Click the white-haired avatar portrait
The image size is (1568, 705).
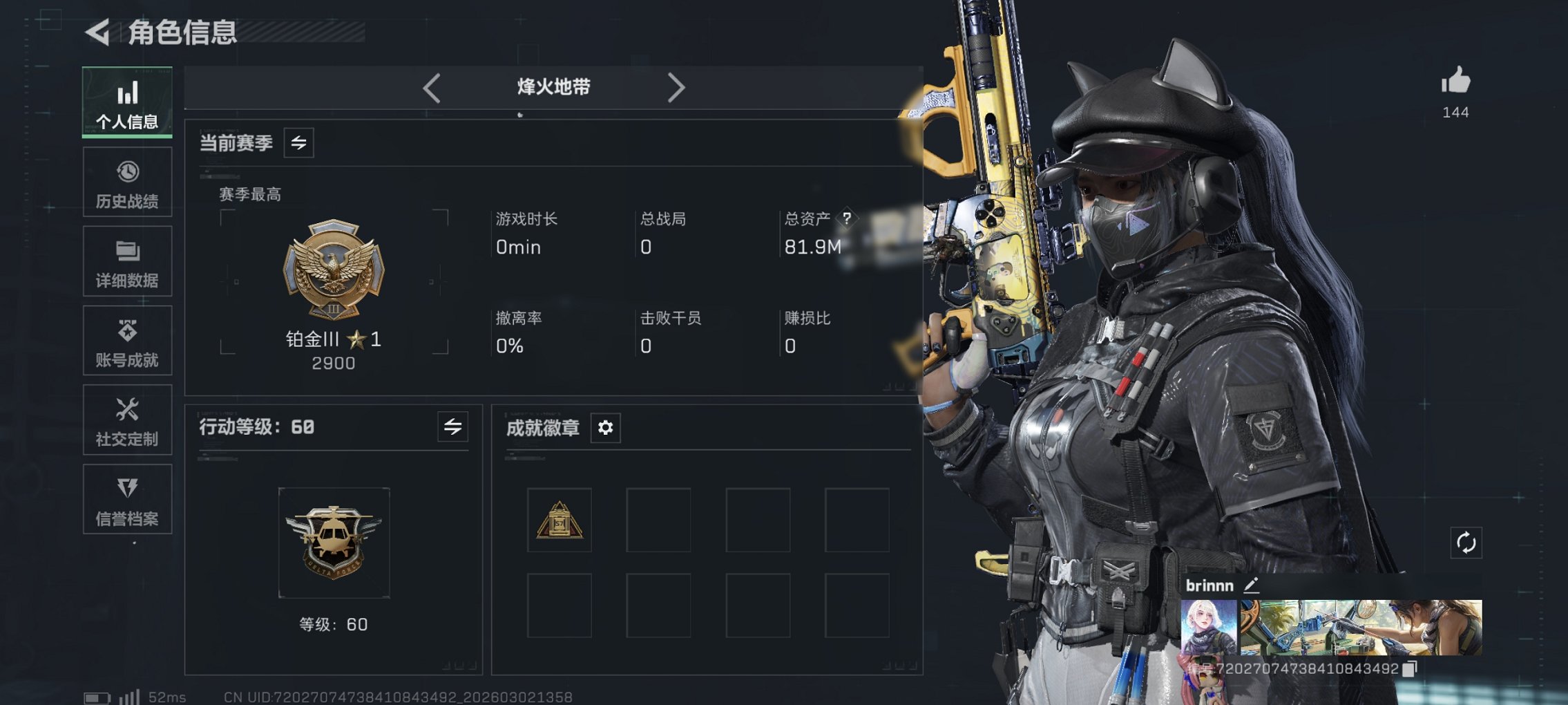1209,627
